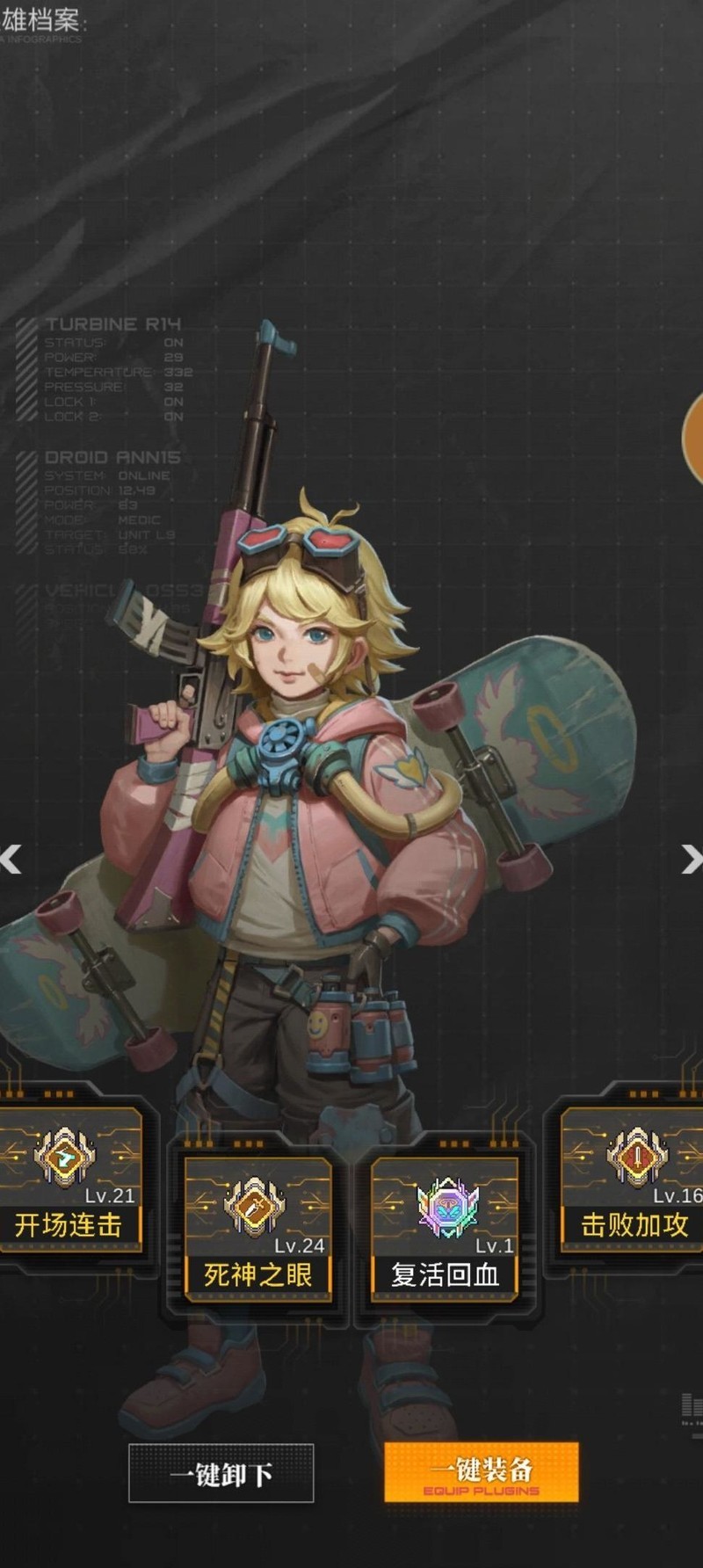Switch to the next hero with right arrow
The width and height of the screenshot is (703, 1568).
pyautogui.click(x=692, y=859)
